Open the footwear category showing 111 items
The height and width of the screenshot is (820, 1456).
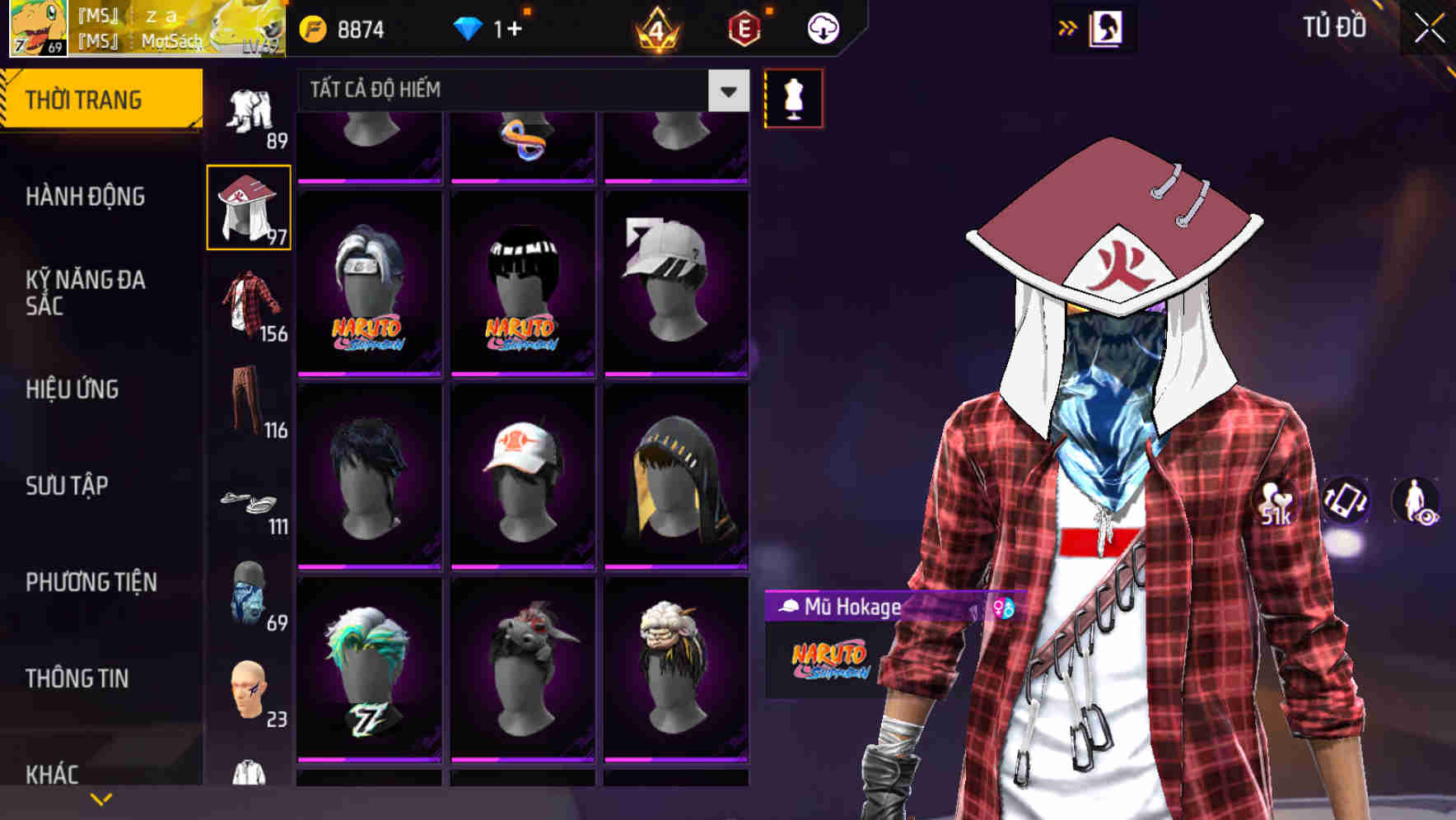(x=249, y=502)
